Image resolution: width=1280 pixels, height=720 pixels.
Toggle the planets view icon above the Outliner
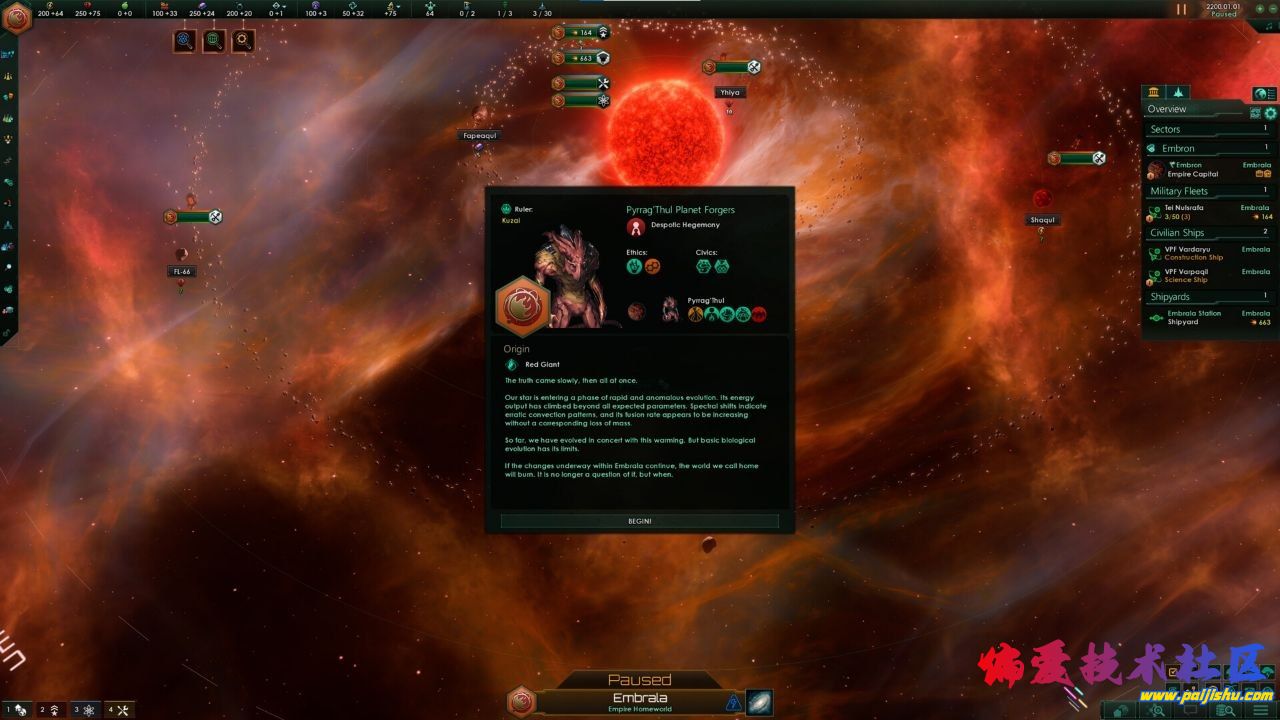[1153, 91]
